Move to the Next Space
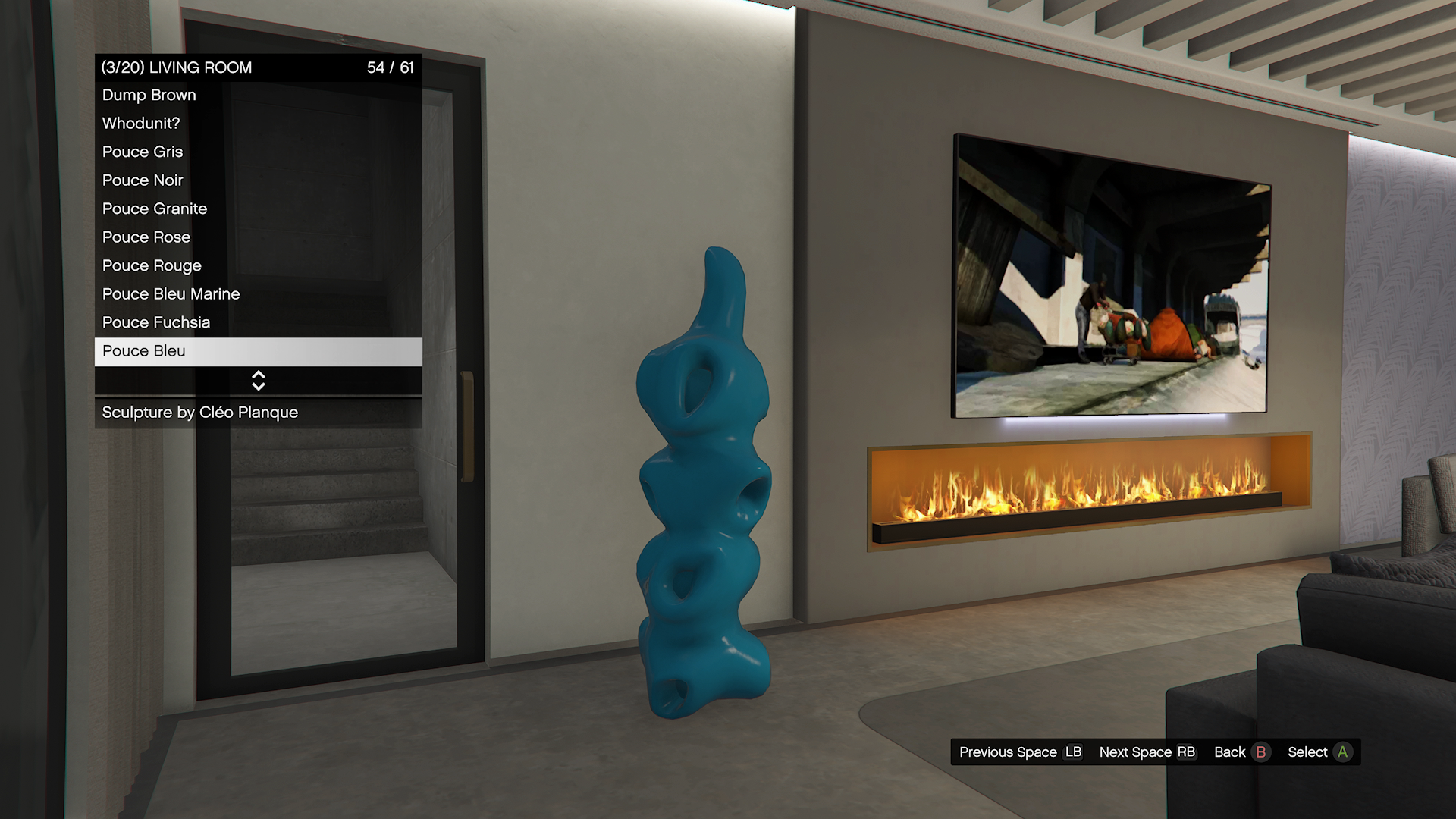Image resolution: width=1456 pixels, height=819 pixels. click(1147, 752)
